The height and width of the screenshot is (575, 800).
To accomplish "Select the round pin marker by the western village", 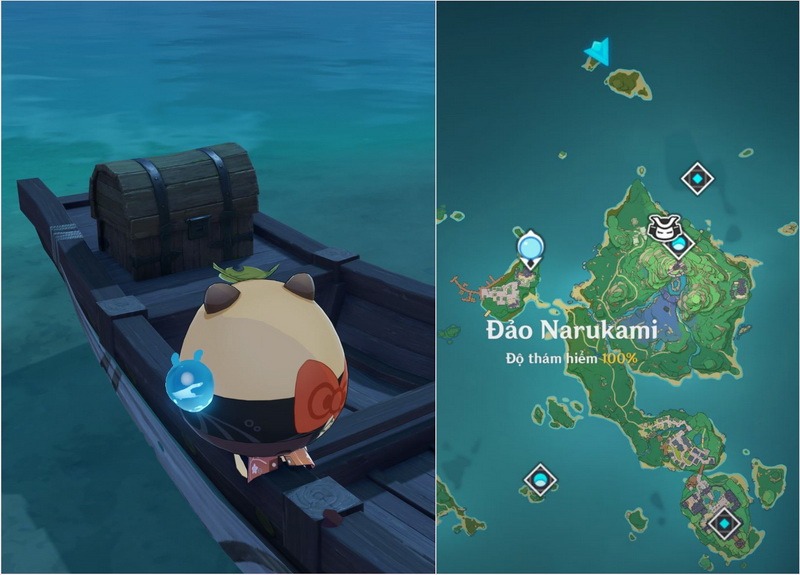I will pyautogui.click(x=530, y=245).
